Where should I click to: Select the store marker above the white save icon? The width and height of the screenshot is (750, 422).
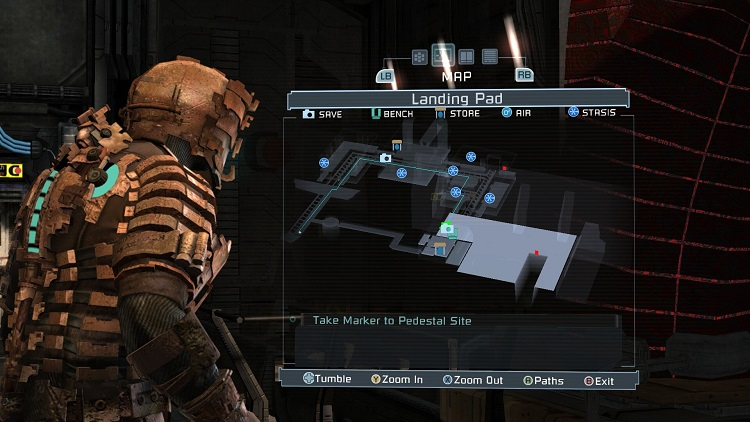coord(397,147)
